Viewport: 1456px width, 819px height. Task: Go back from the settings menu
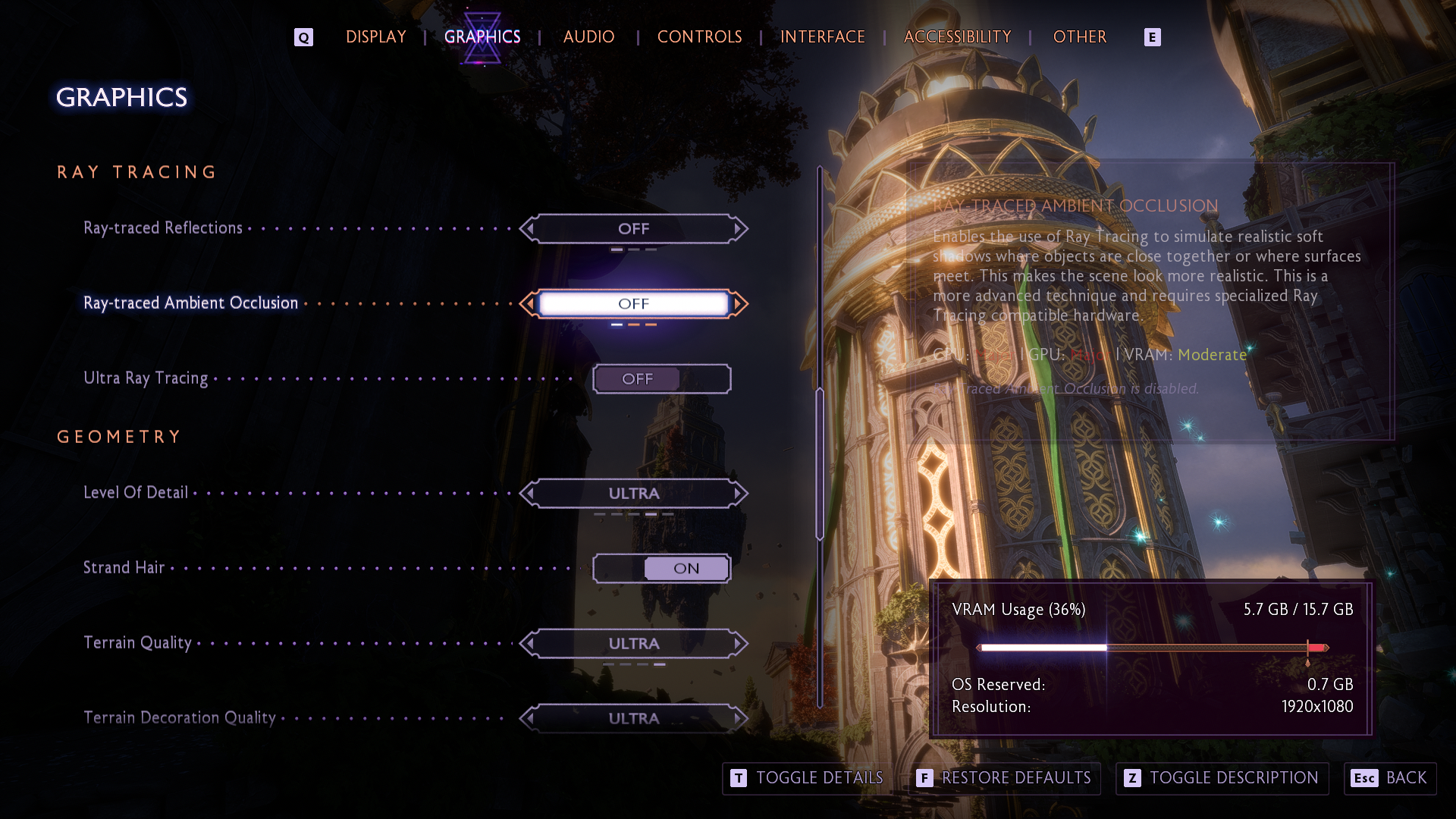(x=1389, y=778)
